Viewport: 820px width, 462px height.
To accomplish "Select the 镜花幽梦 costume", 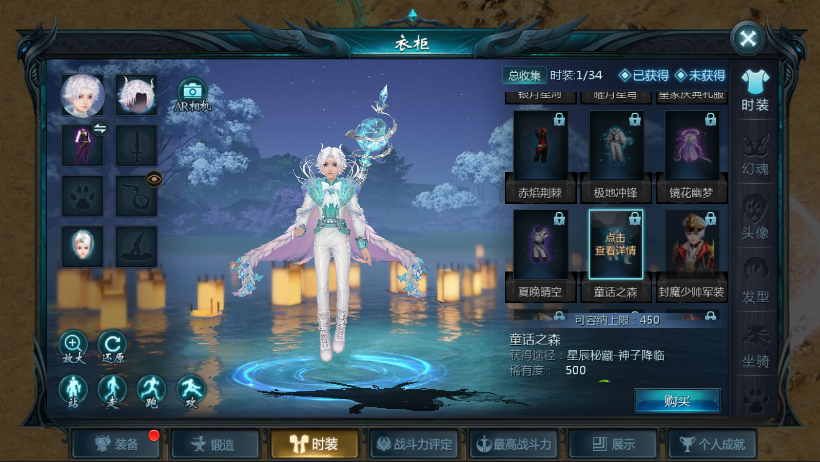I will tap(692, 153).
